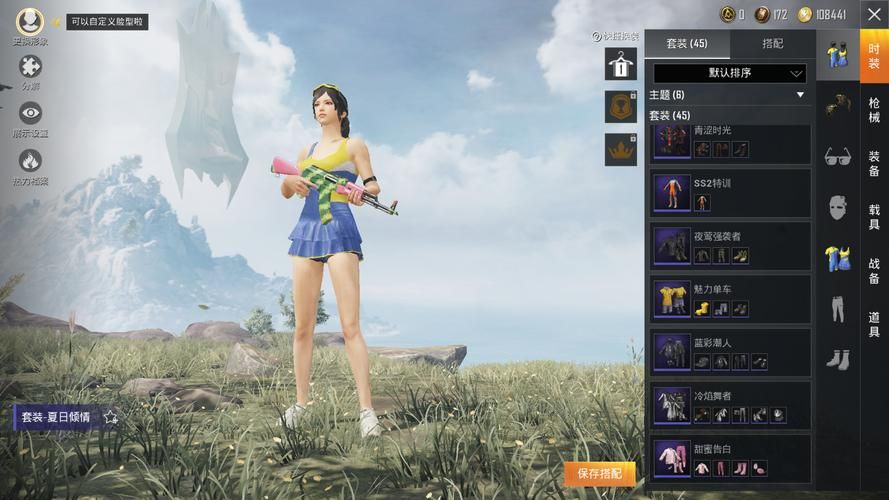
Task: Select the 蓝彩潮人 outfit
Action: point(730,352)
